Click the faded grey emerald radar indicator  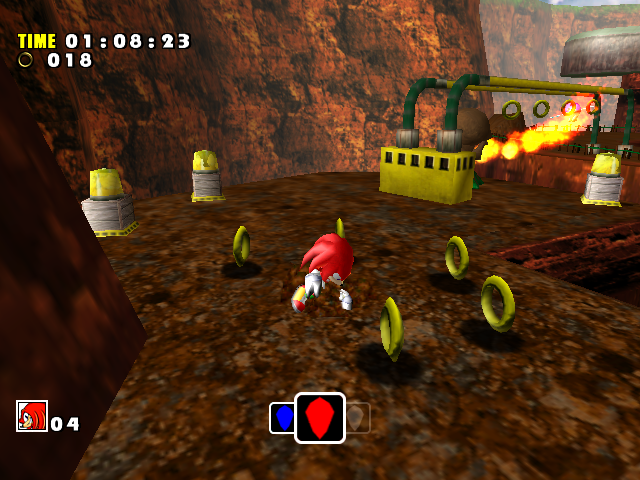tap(358, 418)
